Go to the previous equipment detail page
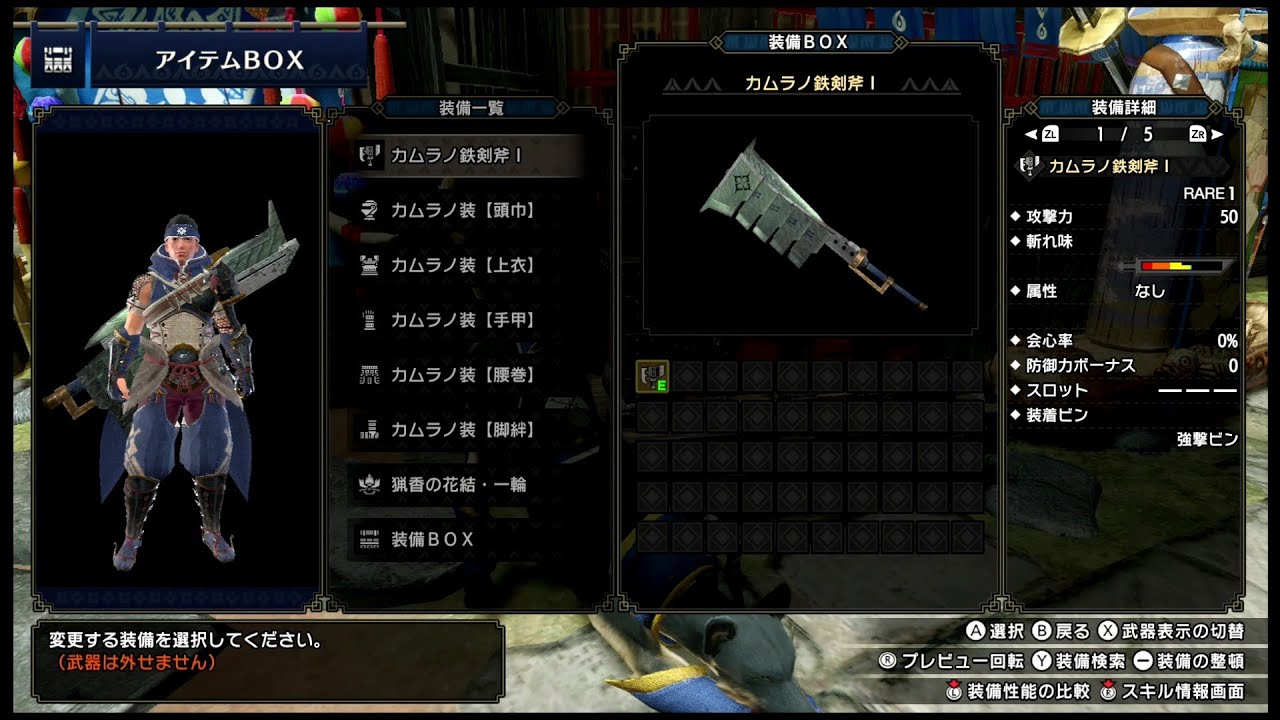Image resolution: width=1280 pixels, height=720 pixels. click(1040, 134)
